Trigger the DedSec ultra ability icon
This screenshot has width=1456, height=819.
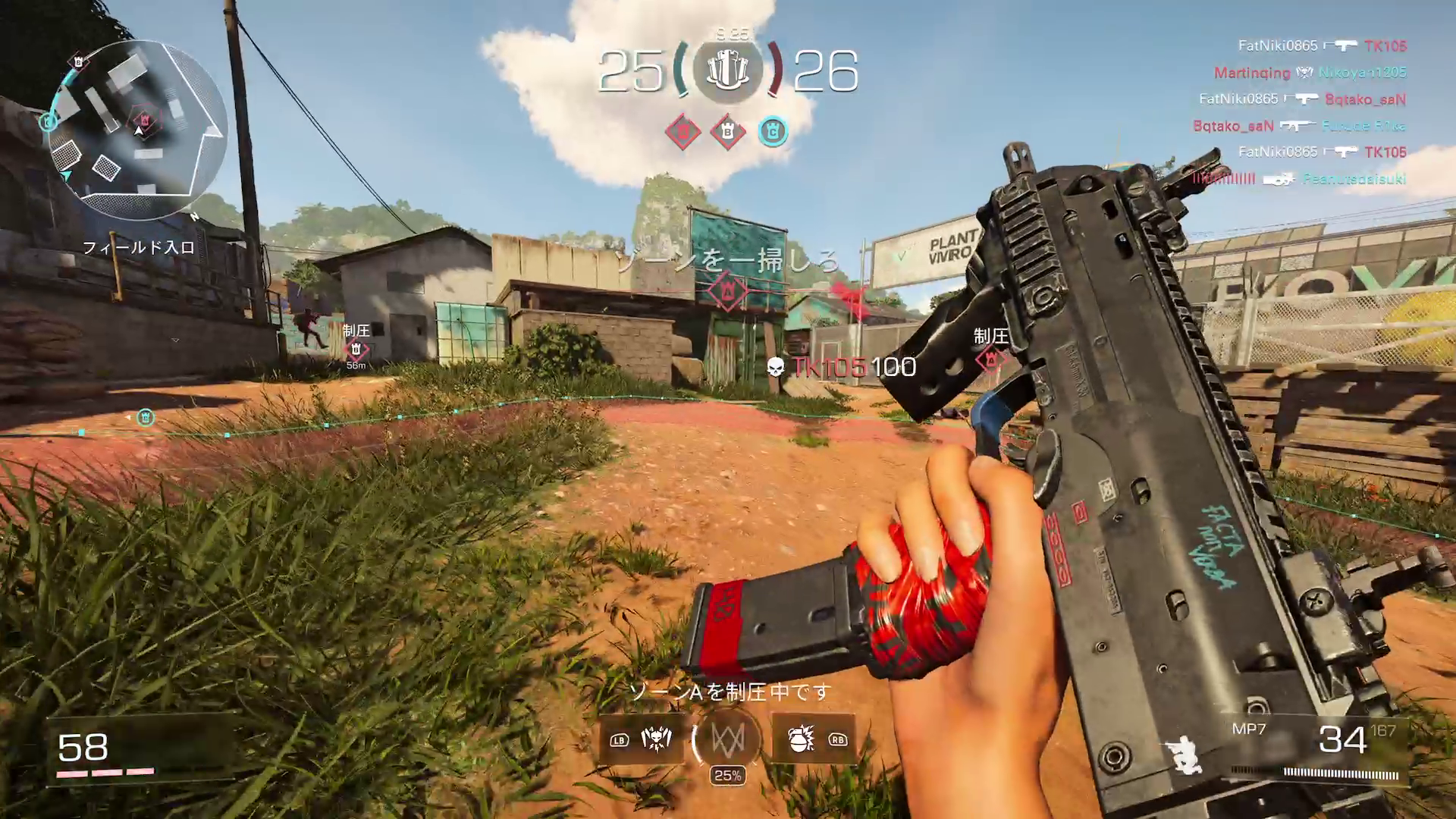[727, 739]
